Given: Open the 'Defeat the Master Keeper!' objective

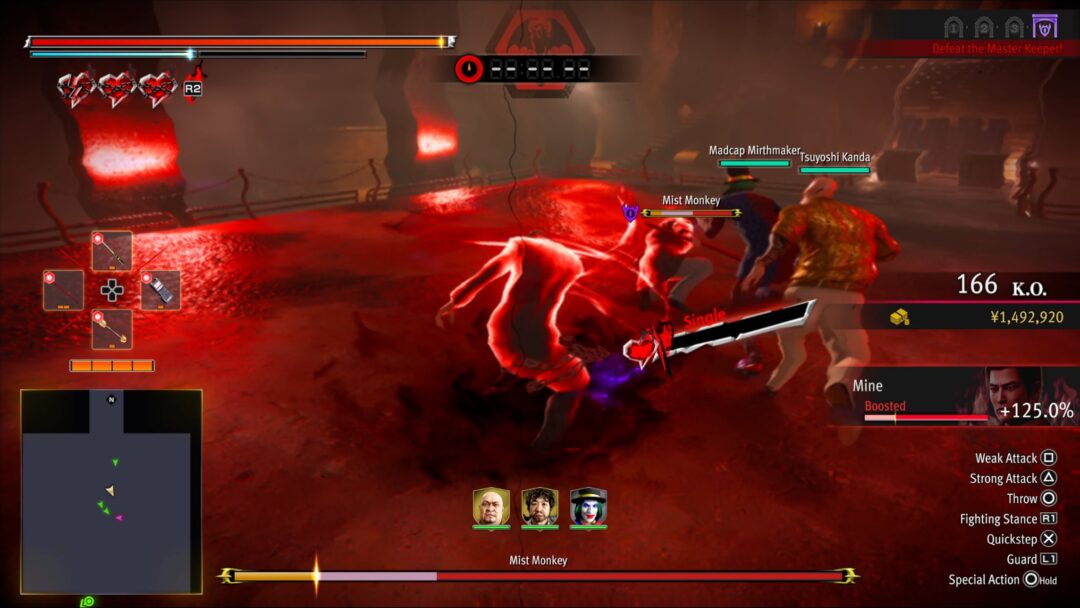Looking at the screenshot, I should (x=994, y=48).
